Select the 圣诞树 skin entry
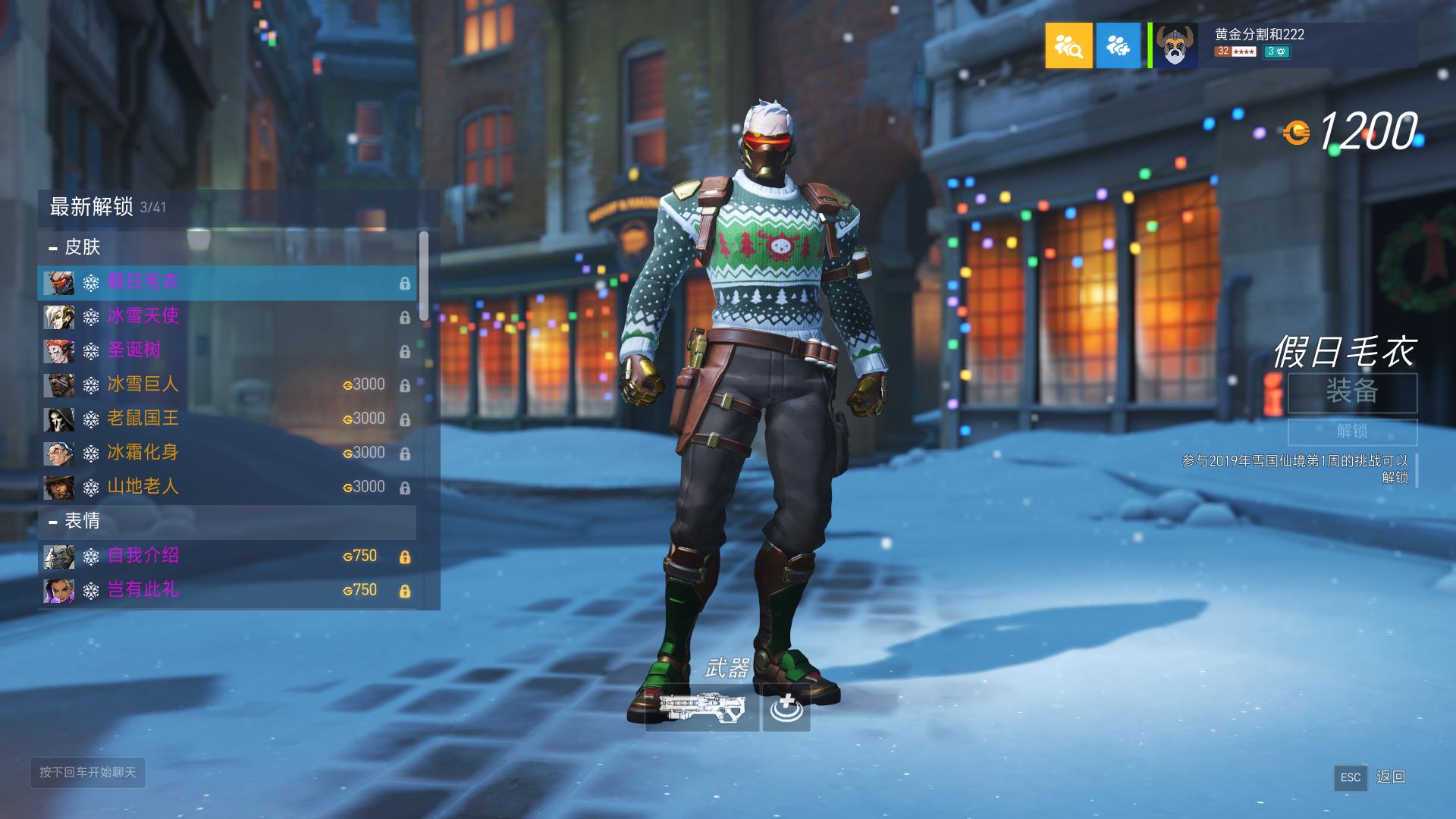The image size is (1456, 819). point(227,351)
